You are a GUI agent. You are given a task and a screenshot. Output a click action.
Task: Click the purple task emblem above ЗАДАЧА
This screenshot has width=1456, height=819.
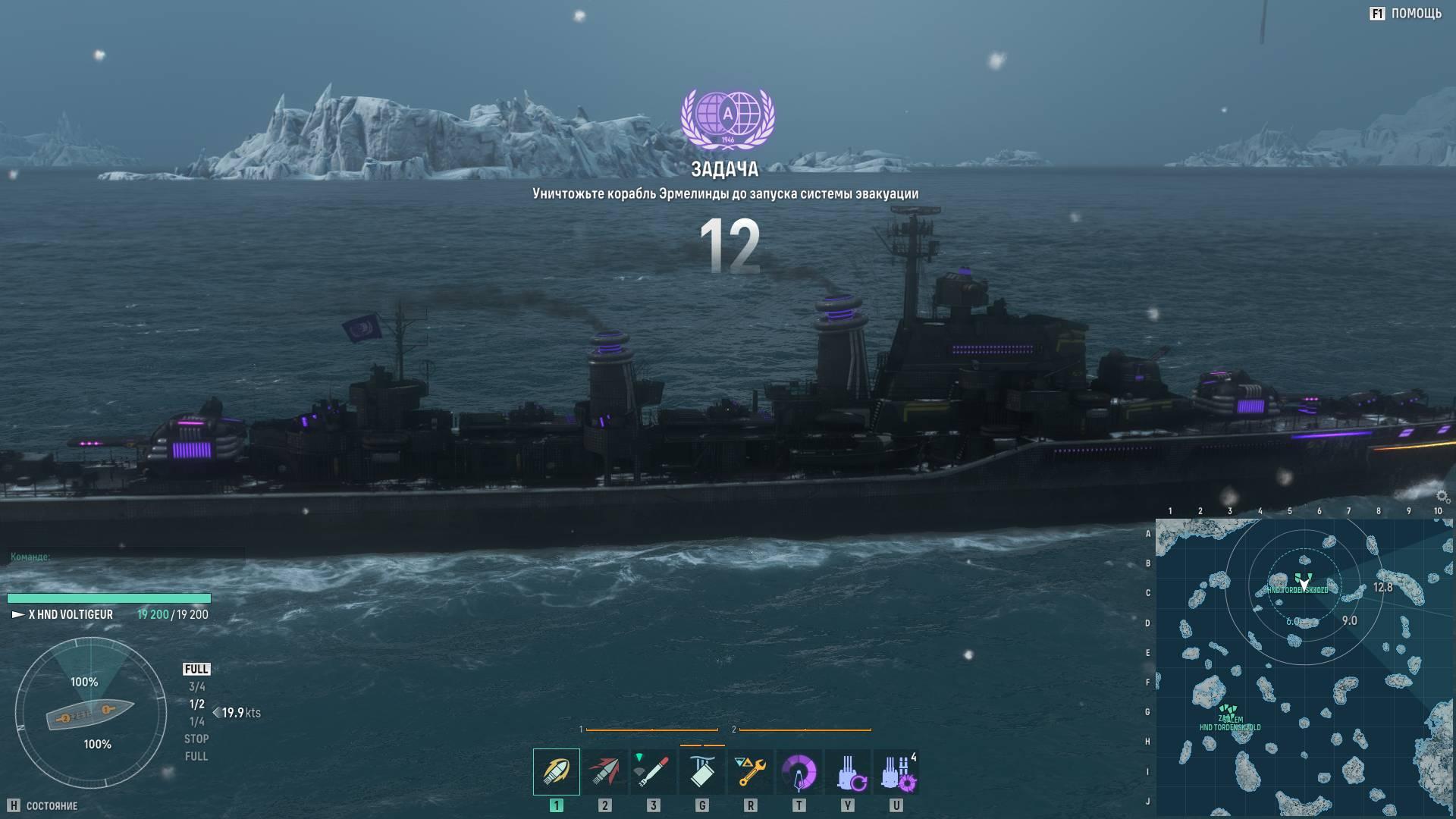point(727,118)
